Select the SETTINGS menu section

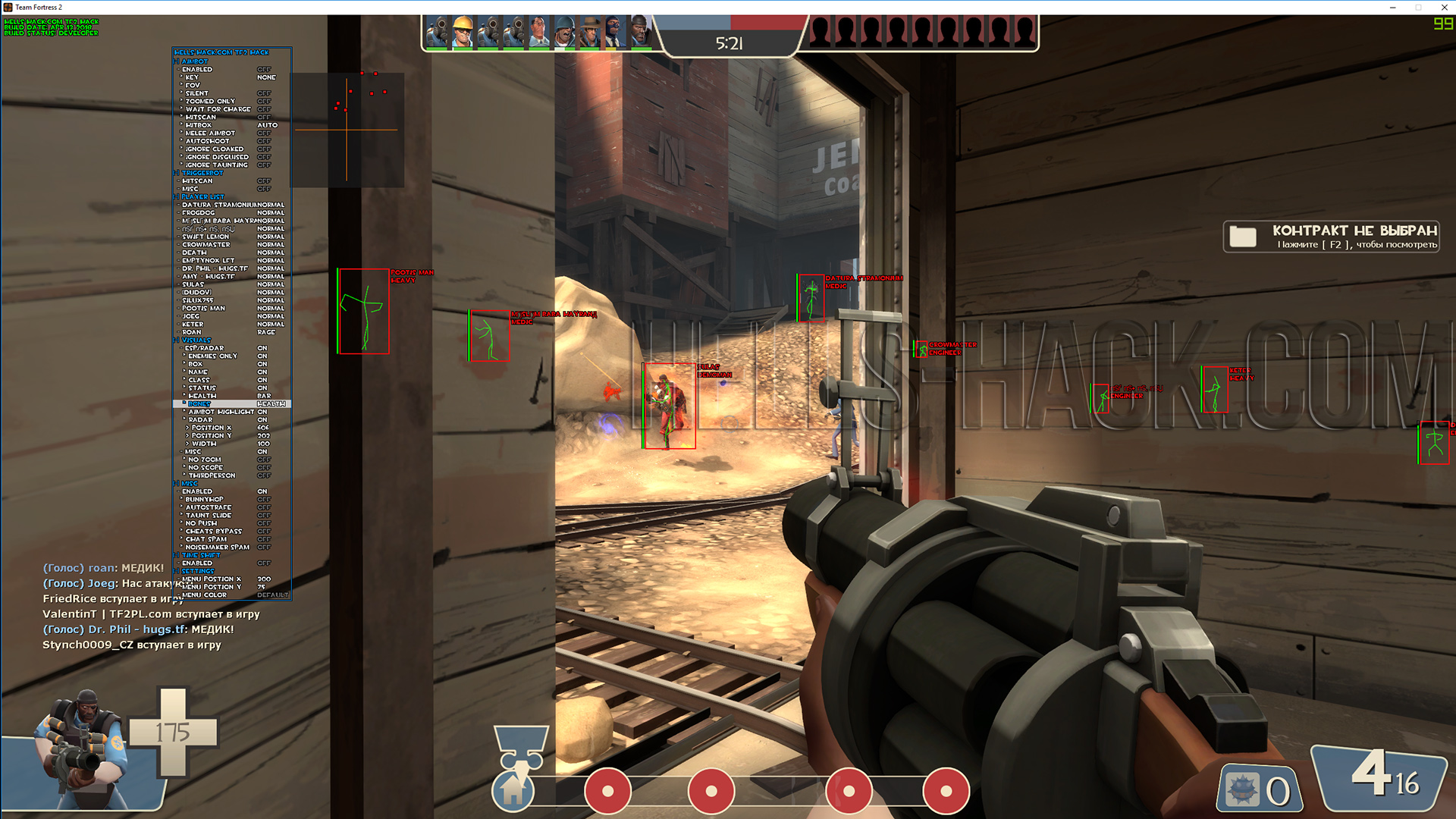pyautogui.click(x=196, y=570)
